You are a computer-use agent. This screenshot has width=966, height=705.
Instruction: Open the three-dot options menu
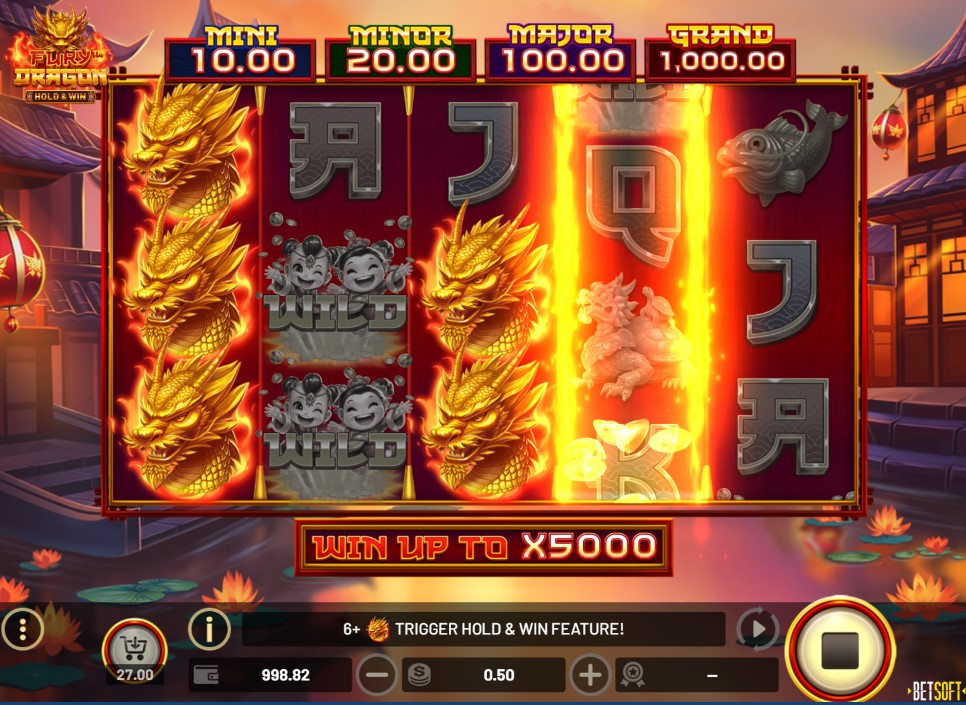(21, 629)
